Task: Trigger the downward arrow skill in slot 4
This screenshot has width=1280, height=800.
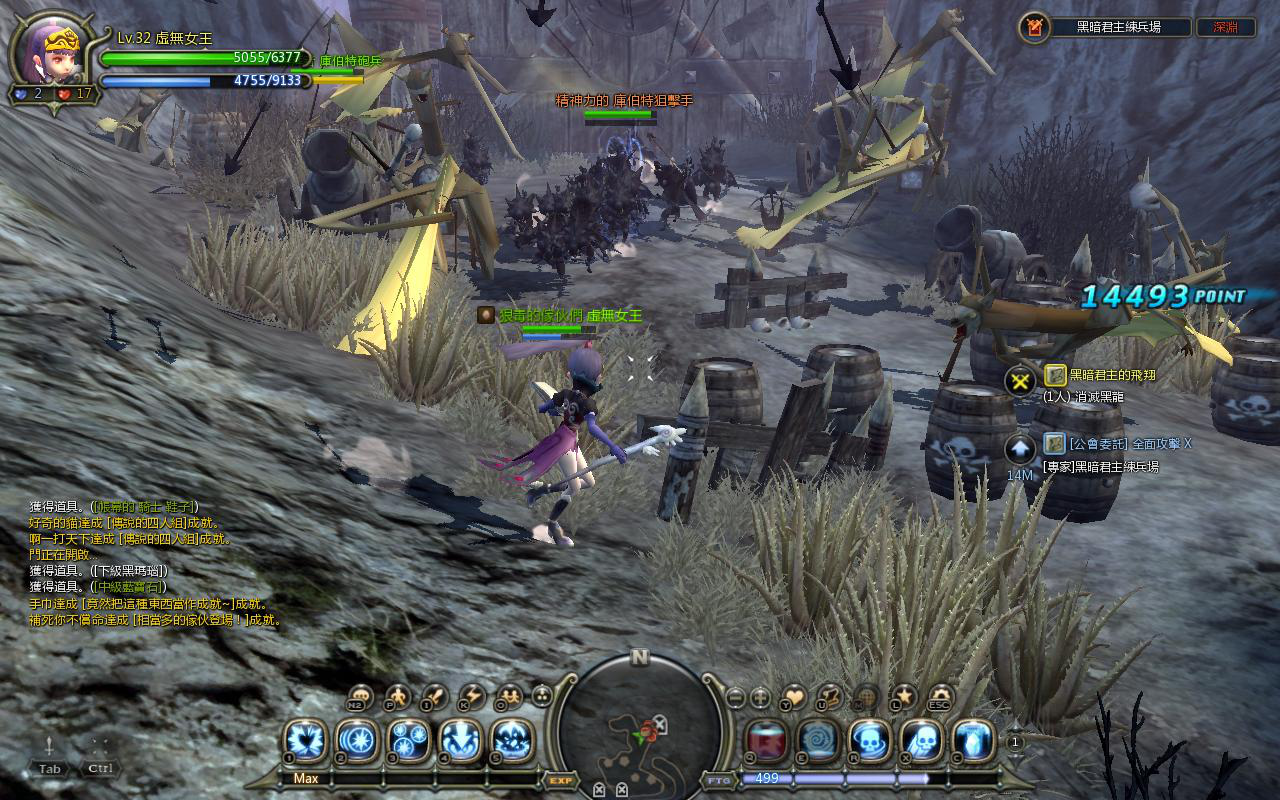Action: (x=460, y=741)
